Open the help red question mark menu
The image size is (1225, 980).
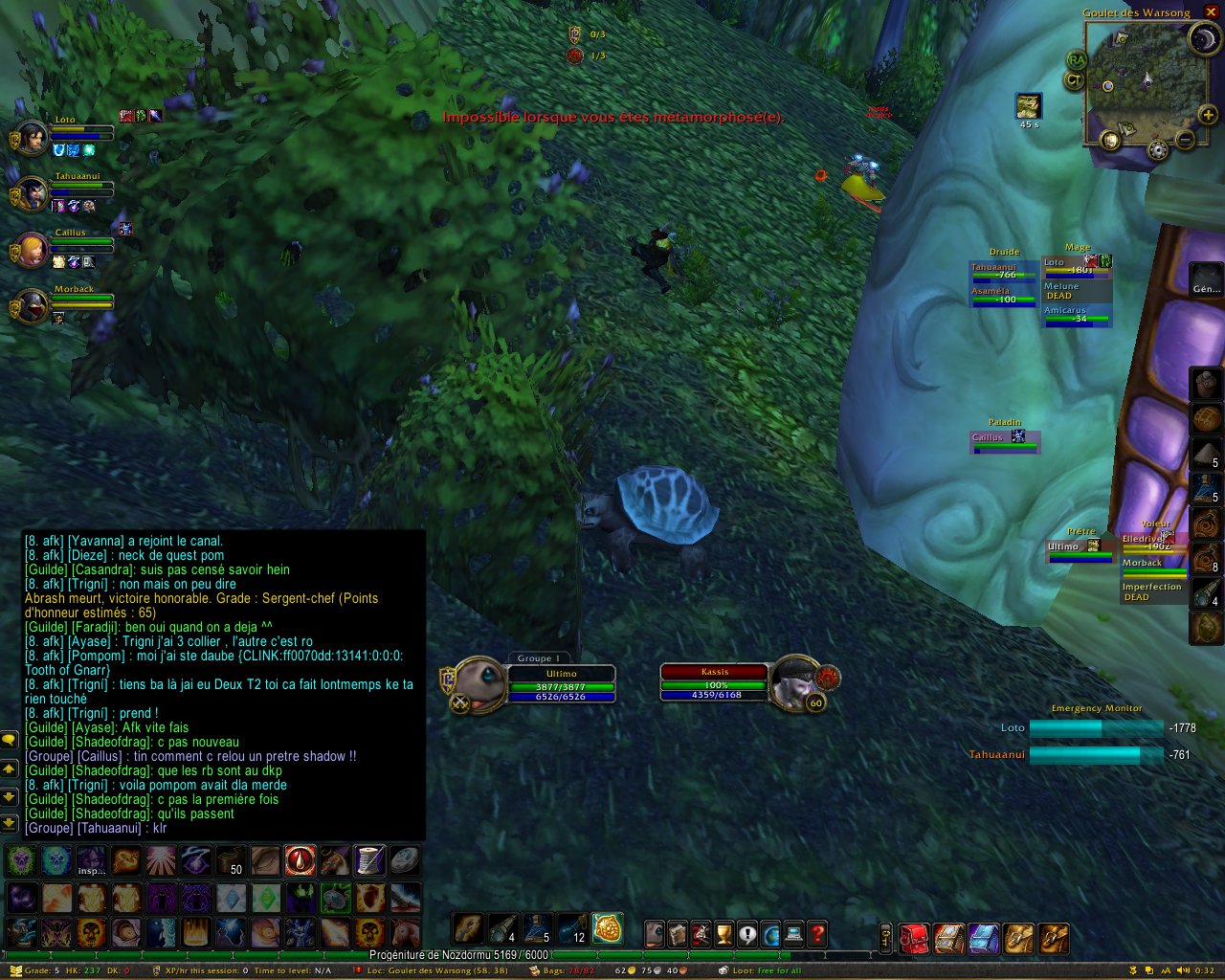(x=817, y=933)
